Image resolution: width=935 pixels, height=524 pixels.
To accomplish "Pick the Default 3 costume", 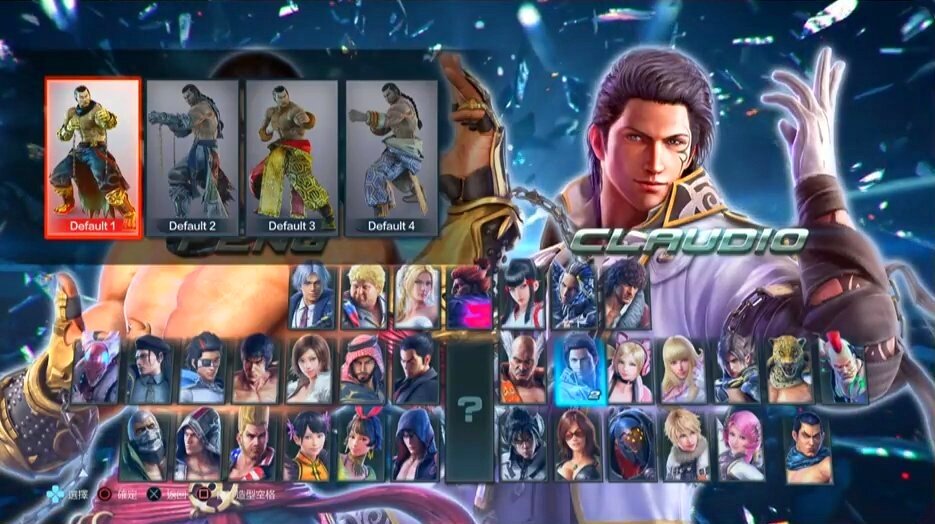I will click(x=291, y=157).
